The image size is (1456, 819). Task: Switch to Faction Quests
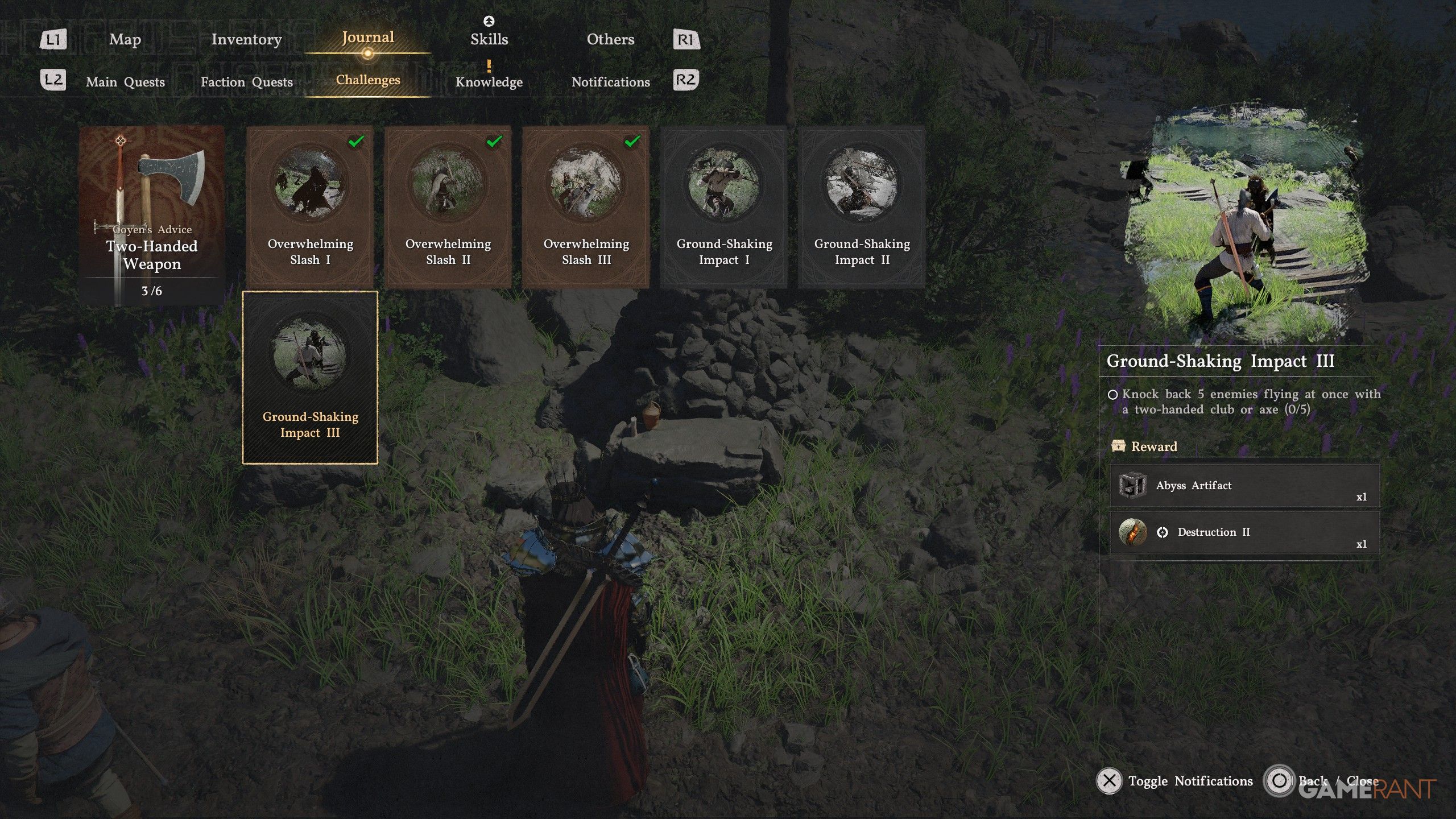coord(246,82)
